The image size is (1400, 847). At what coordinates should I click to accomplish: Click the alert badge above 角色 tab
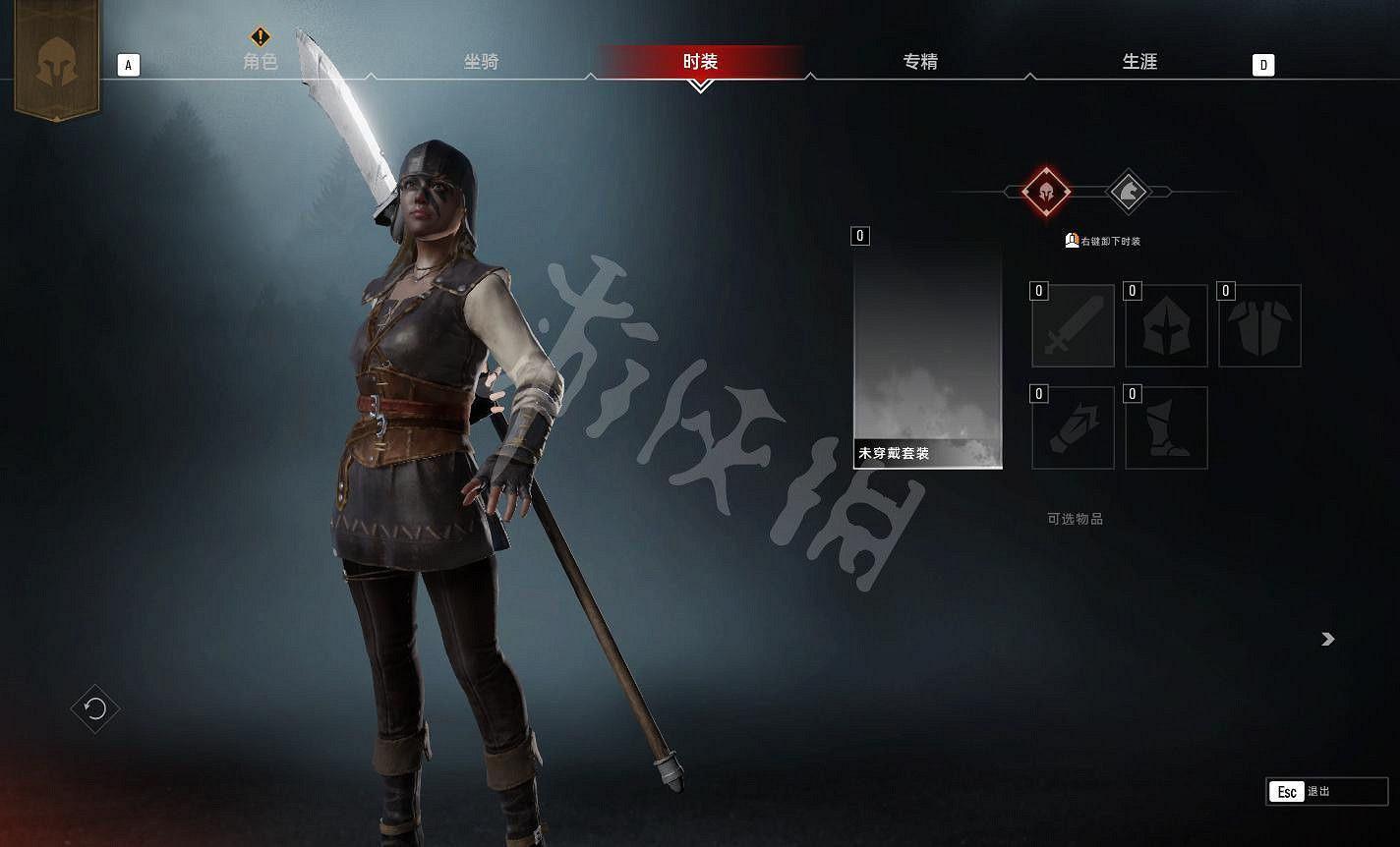click(260, 35)
